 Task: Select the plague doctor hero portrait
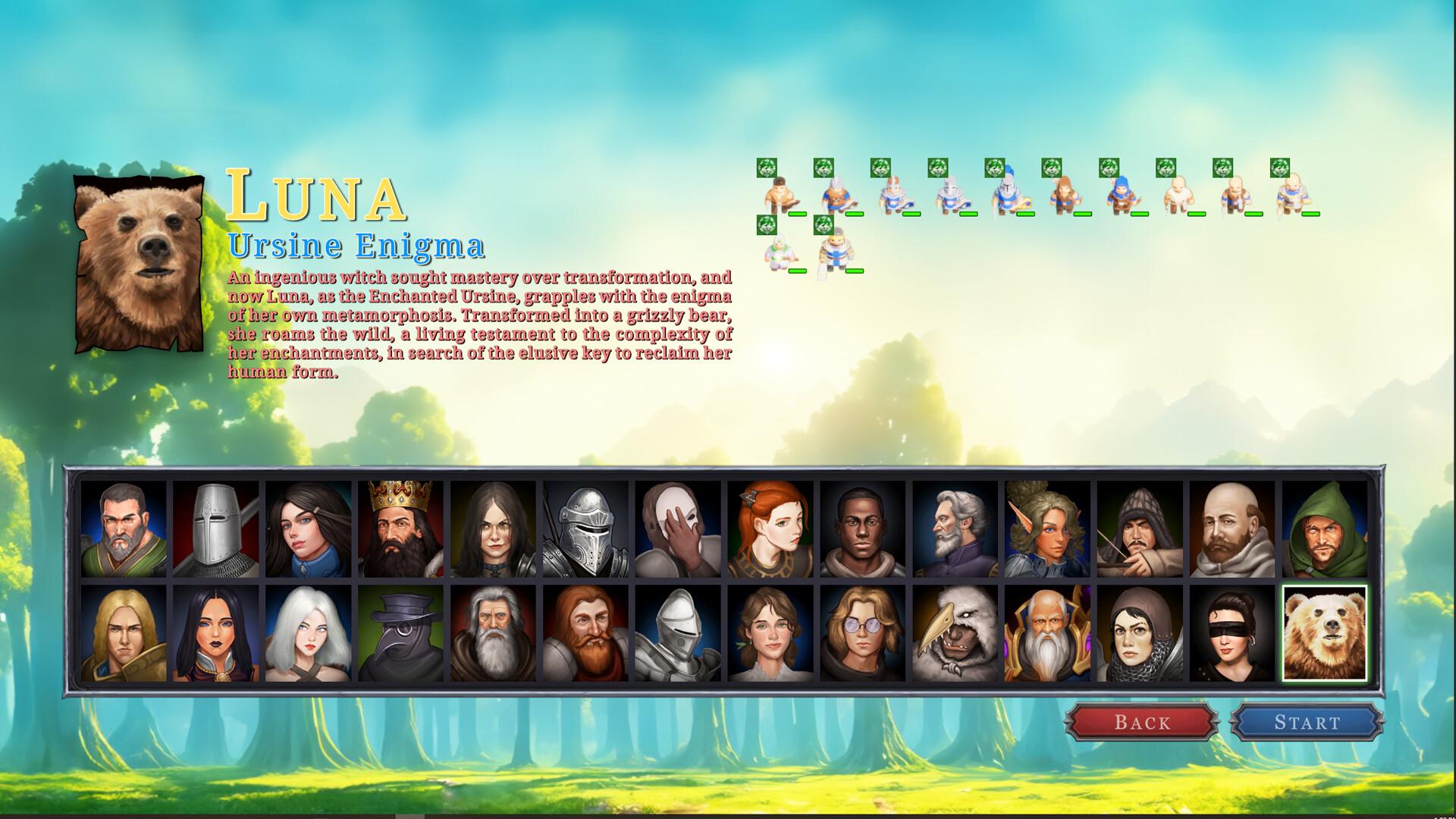click(401, 633)
